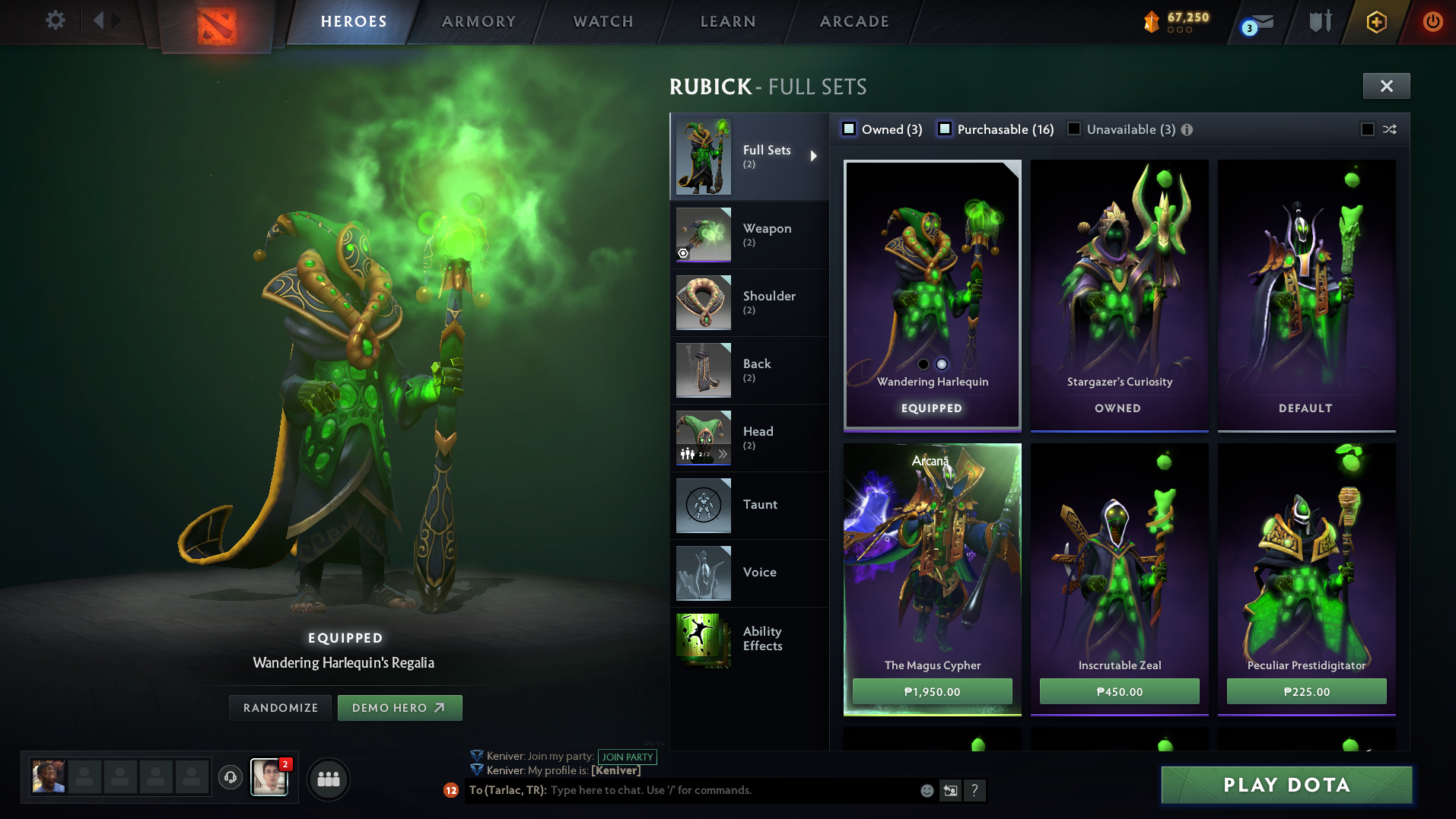Image resolution: width=1456 pixels, height=819 pixels.
Task: Select the Voice category for Rubick
Action: coord(759,572)
